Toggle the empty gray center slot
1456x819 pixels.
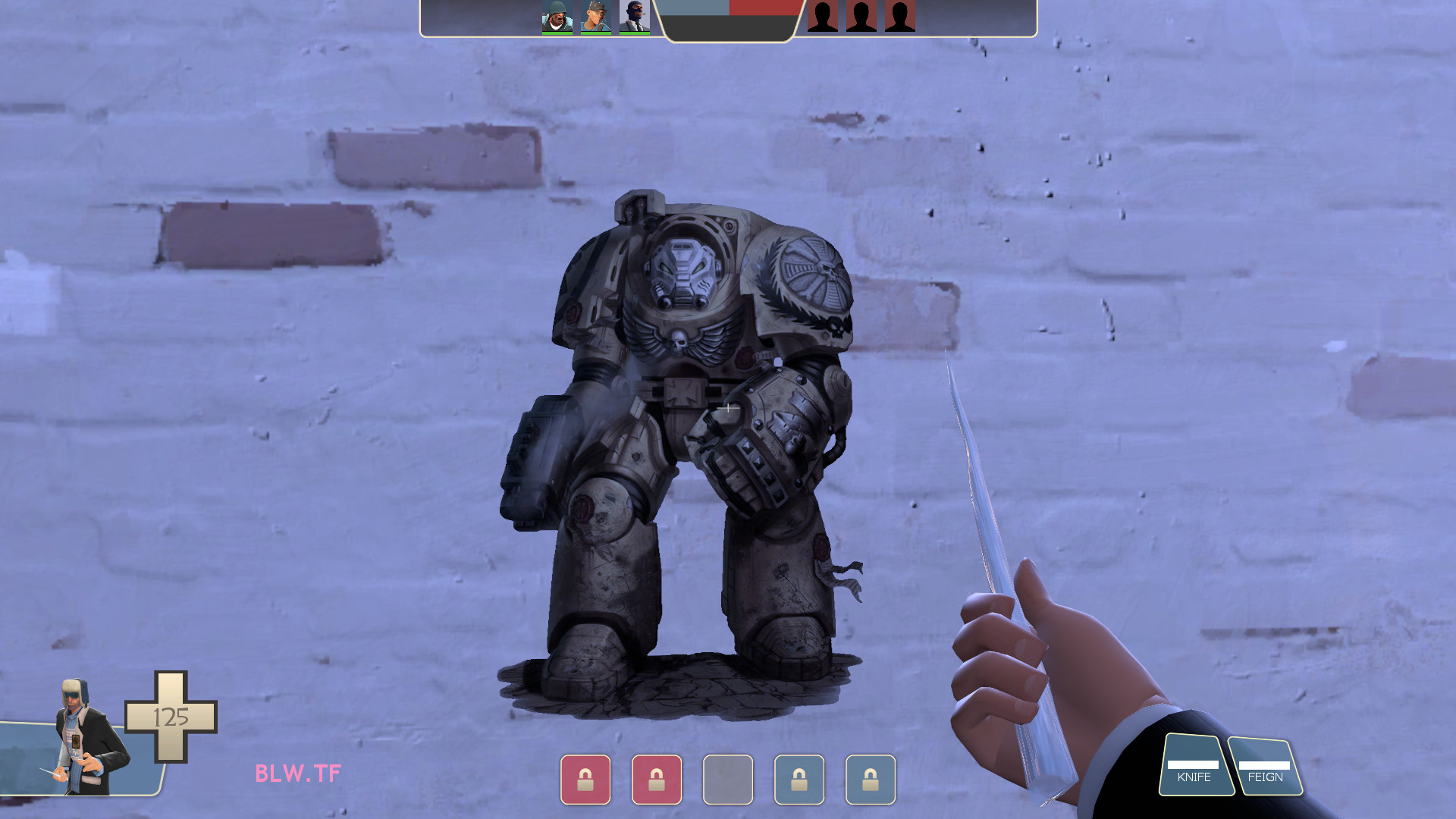click(x=728, y=780)
